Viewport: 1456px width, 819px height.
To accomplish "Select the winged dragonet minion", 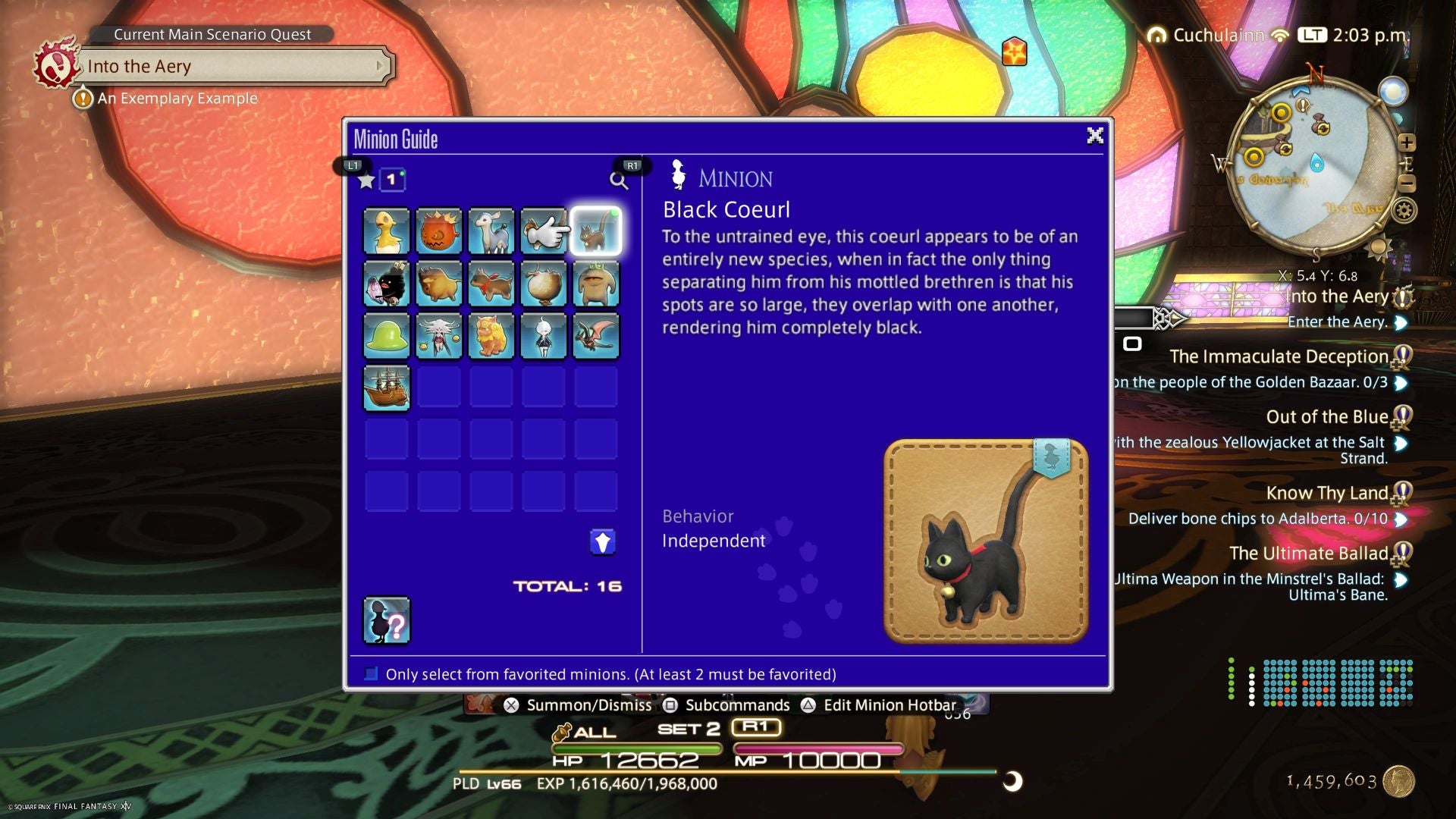I will (x=596, y=335).
